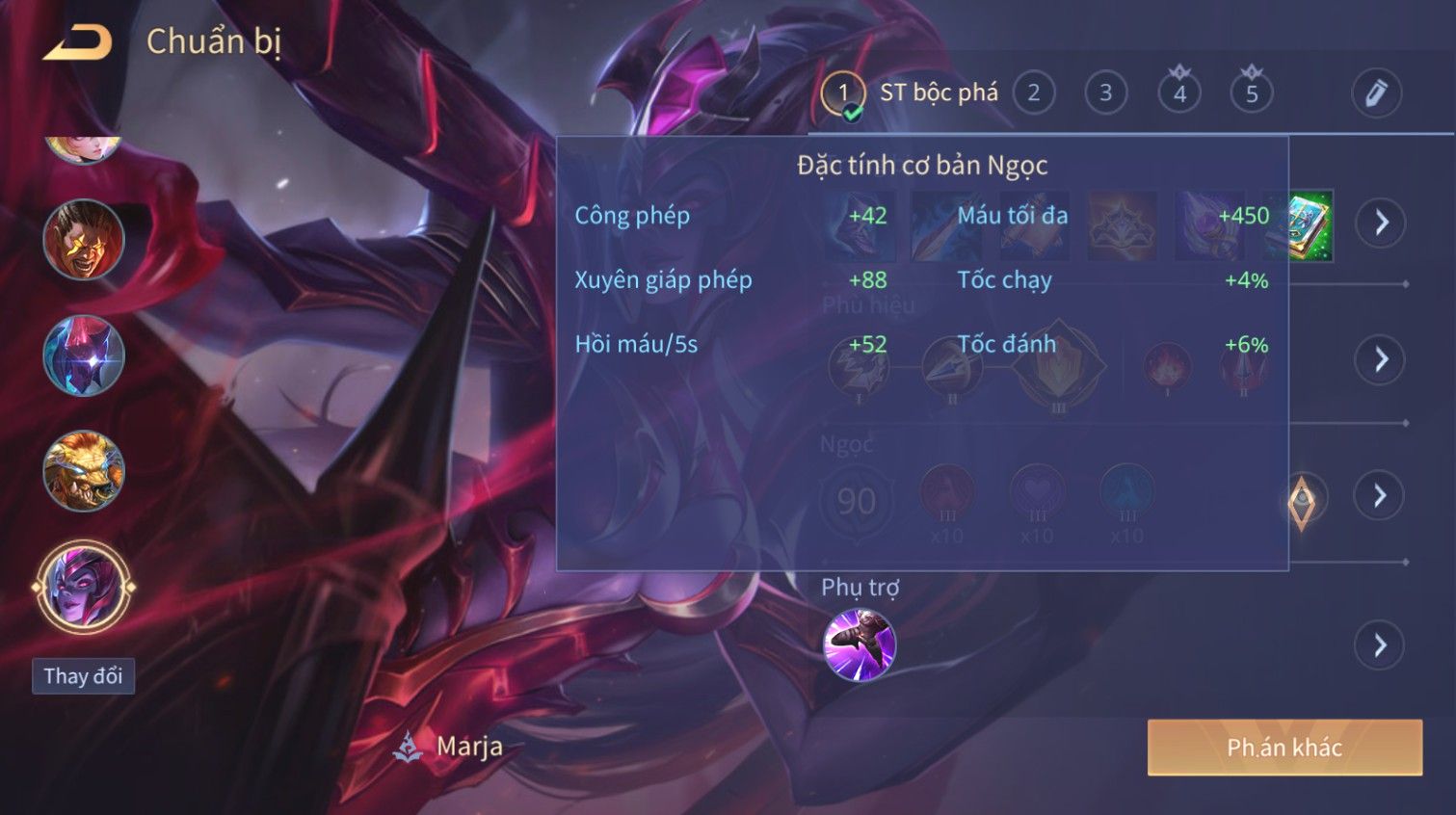This screenshot has width=1456, height=815.
Task: Select loadout preset 2
Action: tap(1033, 93)
